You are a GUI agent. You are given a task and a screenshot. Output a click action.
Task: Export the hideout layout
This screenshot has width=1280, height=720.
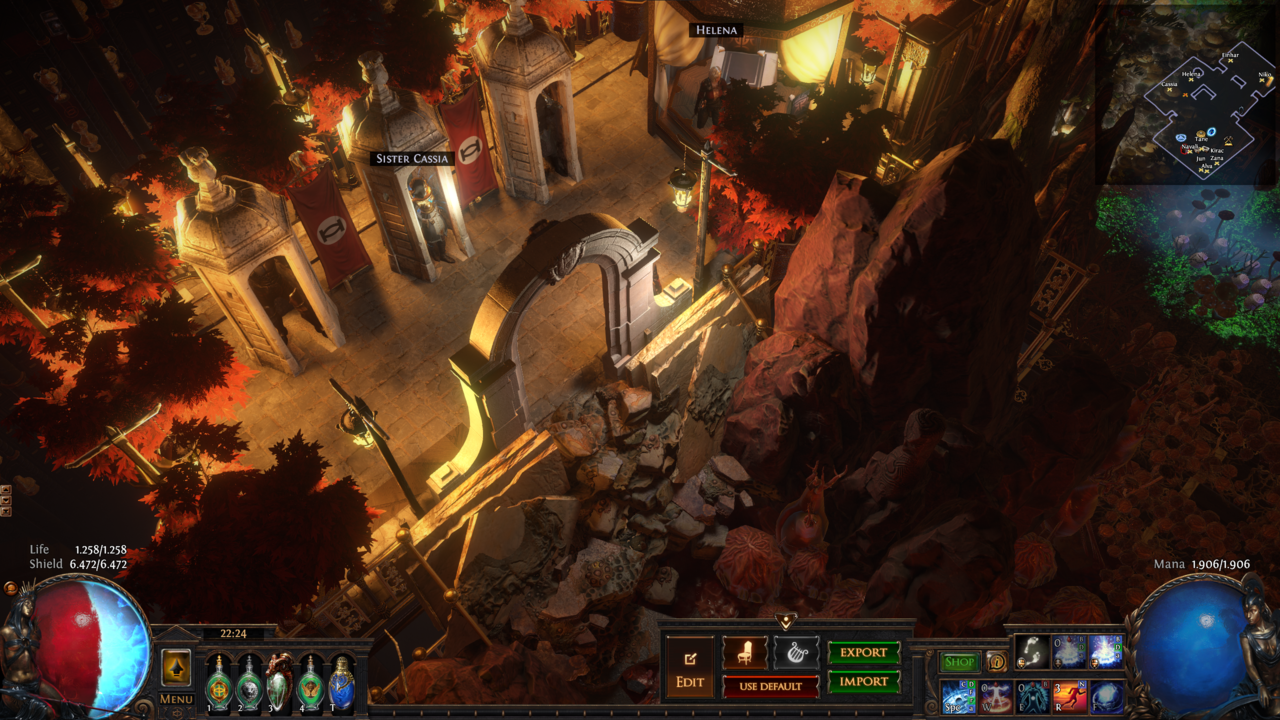pos(864,653)
